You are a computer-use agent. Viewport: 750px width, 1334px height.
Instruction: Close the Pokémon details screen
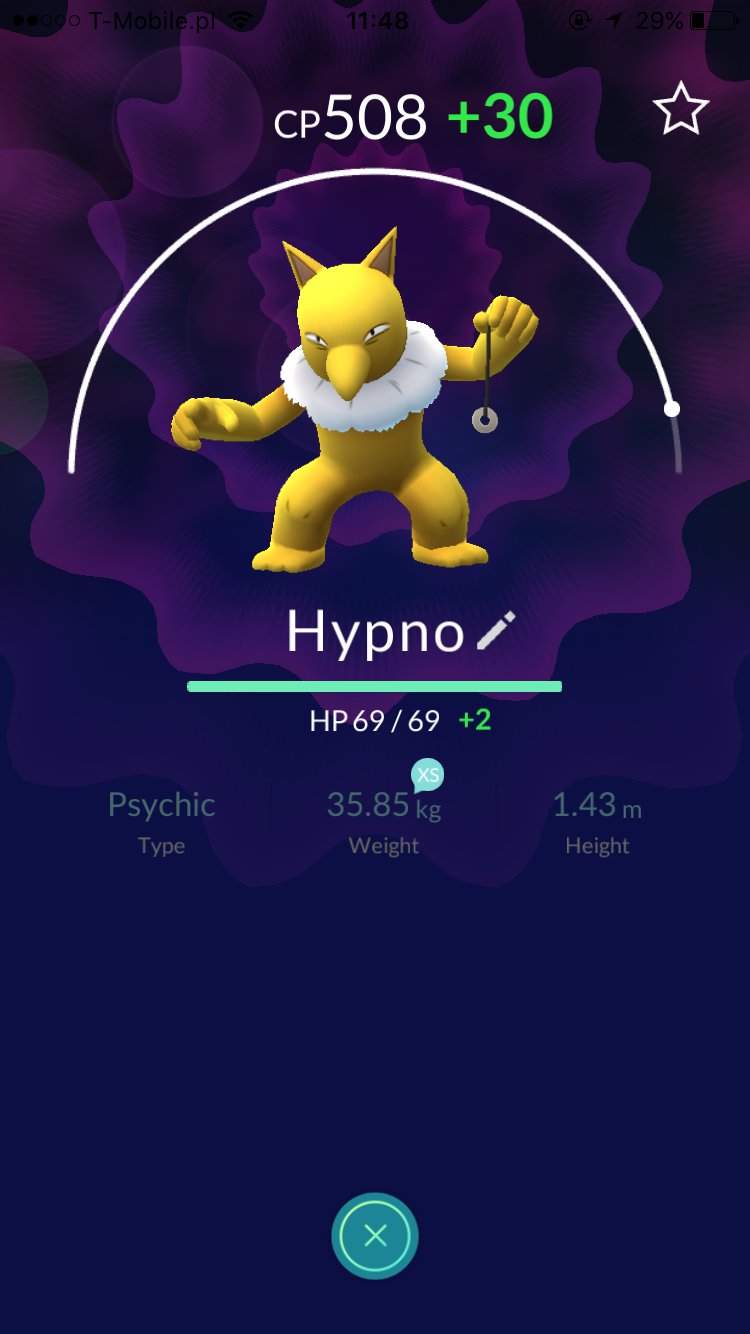pos(375,1237)
